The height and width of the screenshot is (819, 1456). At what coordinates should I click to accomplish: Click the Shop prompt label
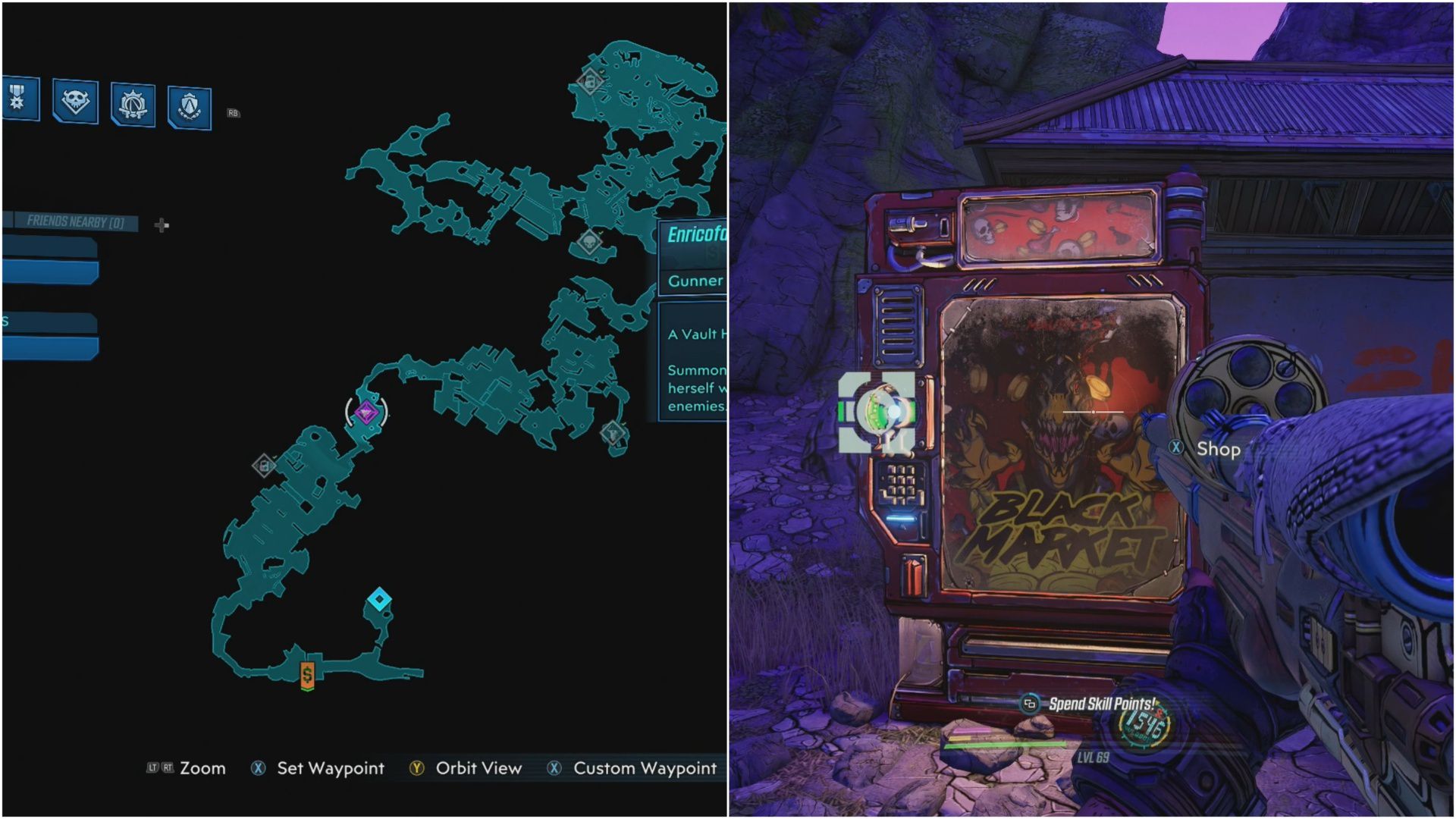coord(1217,449)
